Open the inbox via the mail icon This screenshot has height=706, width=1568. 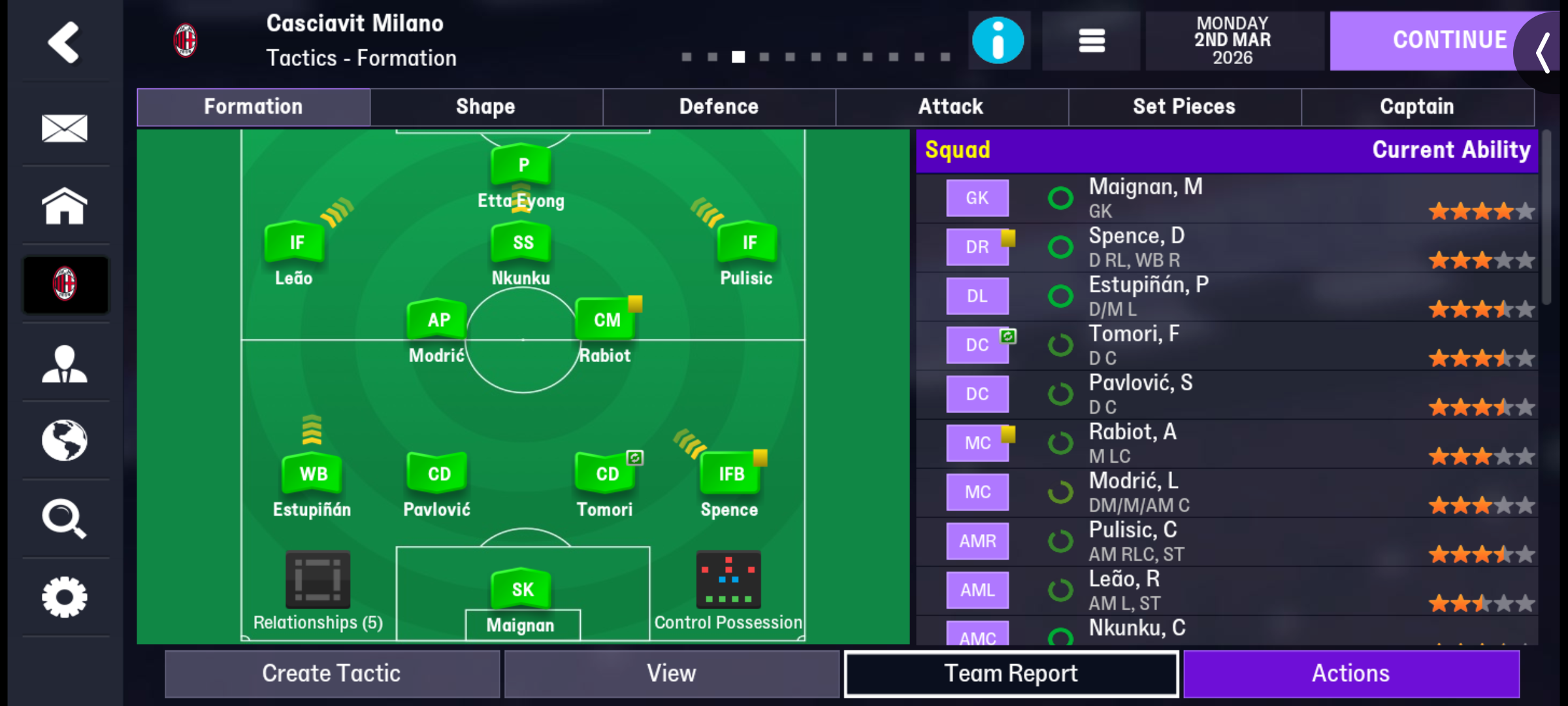65,129
